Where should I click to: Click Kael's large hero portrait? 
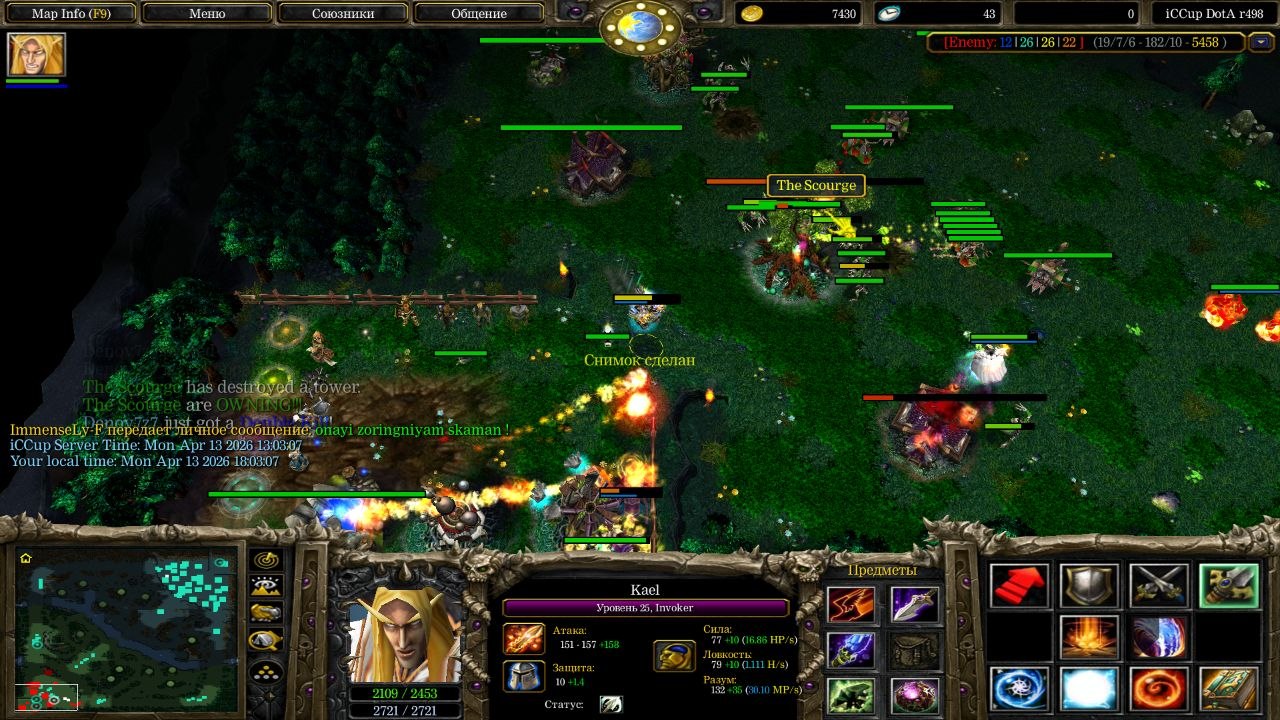(x=407, y=626)
